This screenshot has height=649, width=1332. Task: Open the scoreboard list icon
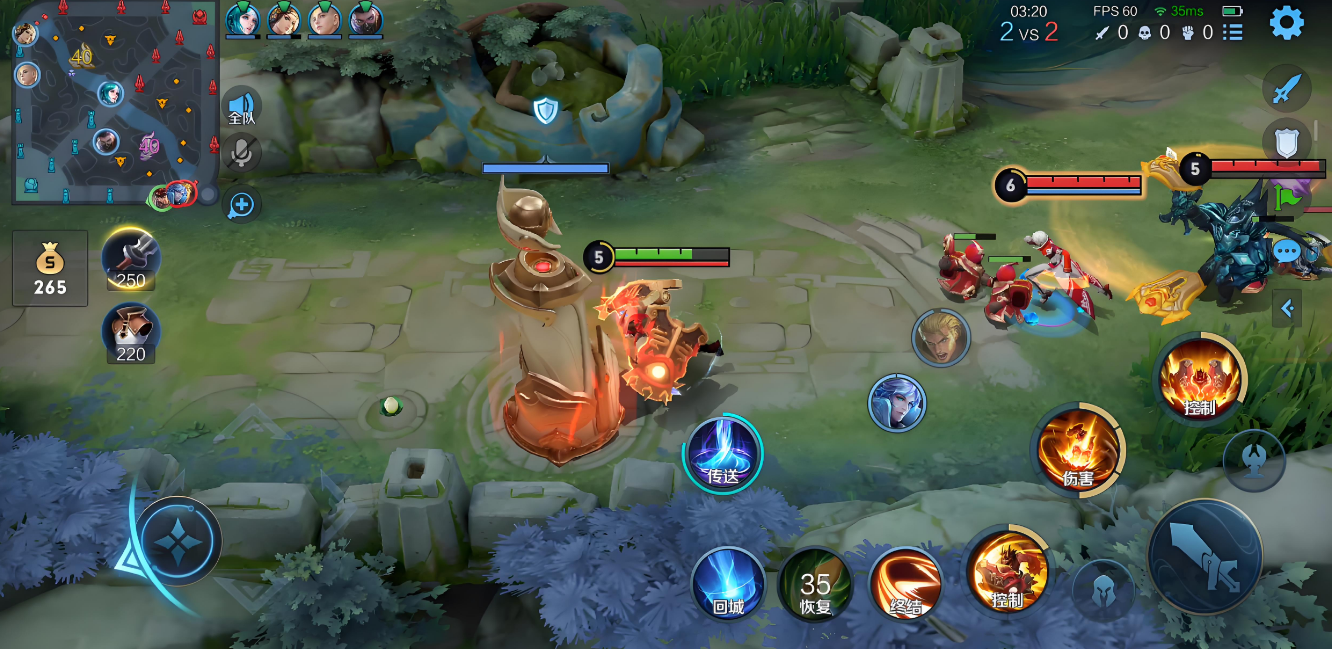coord(1233,32)
